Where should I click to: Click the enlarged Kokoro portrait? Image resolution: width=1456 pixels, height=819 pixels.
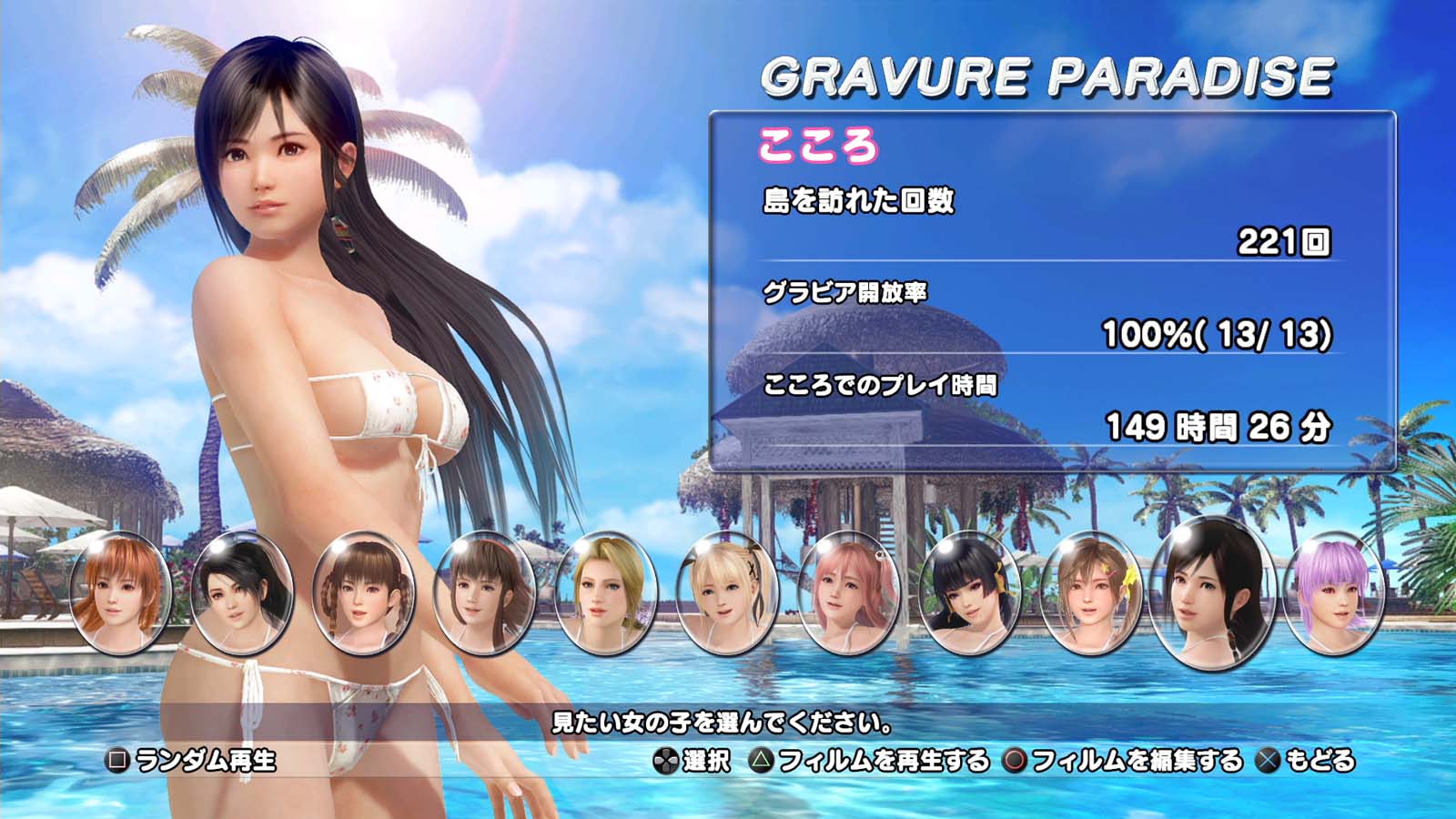(1212, 591)
